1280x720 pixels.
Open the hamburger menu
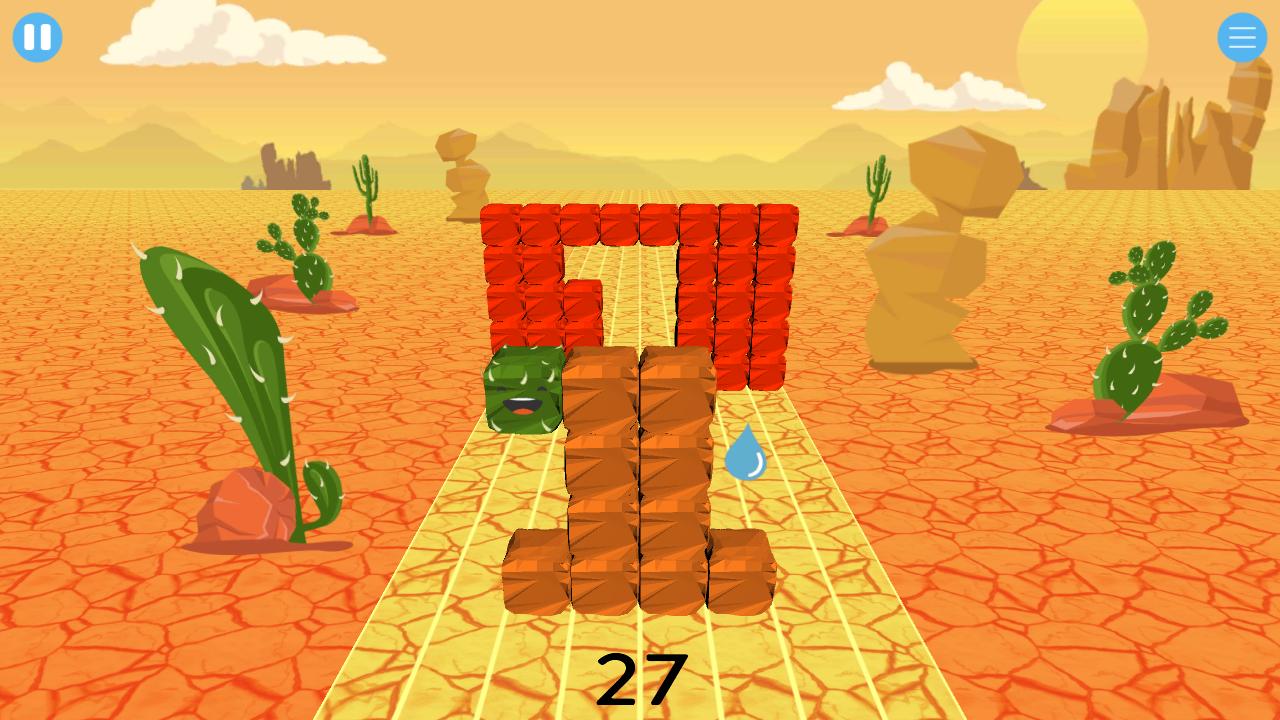click(x=1242, y=38)
